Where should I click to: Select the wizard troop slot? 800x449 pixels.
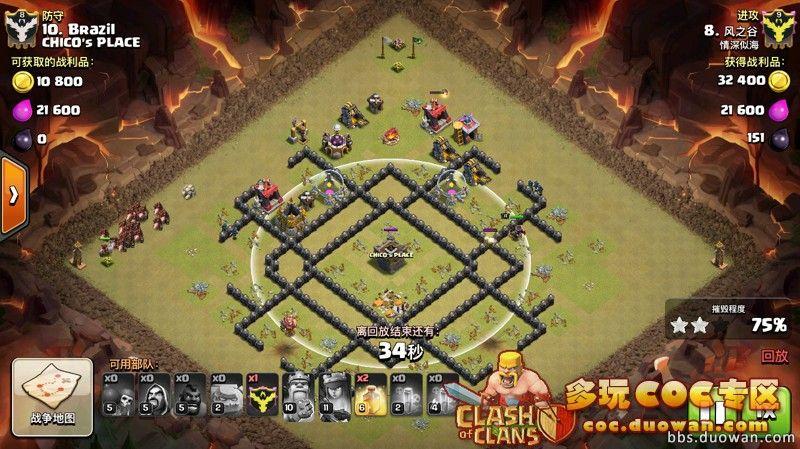[x=155, y=394]
